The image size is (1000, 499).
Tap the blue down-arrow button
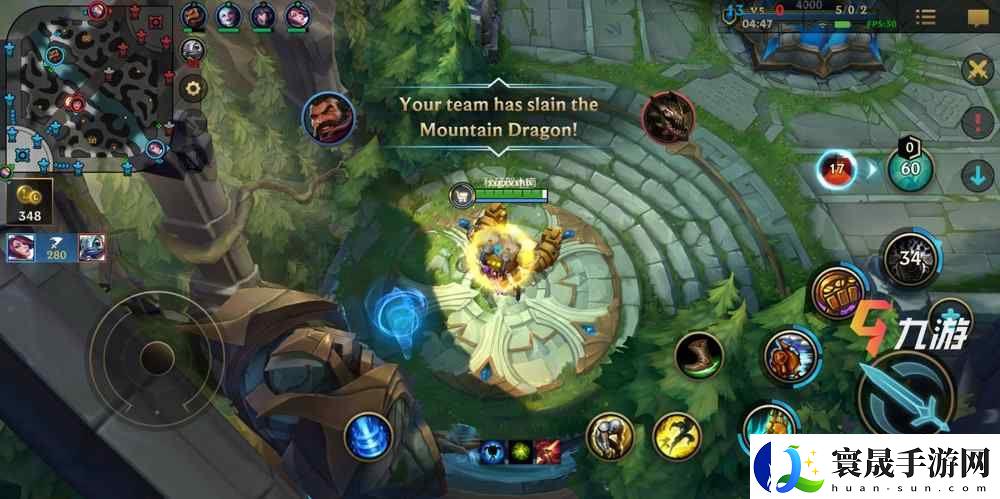pos(976,176)
